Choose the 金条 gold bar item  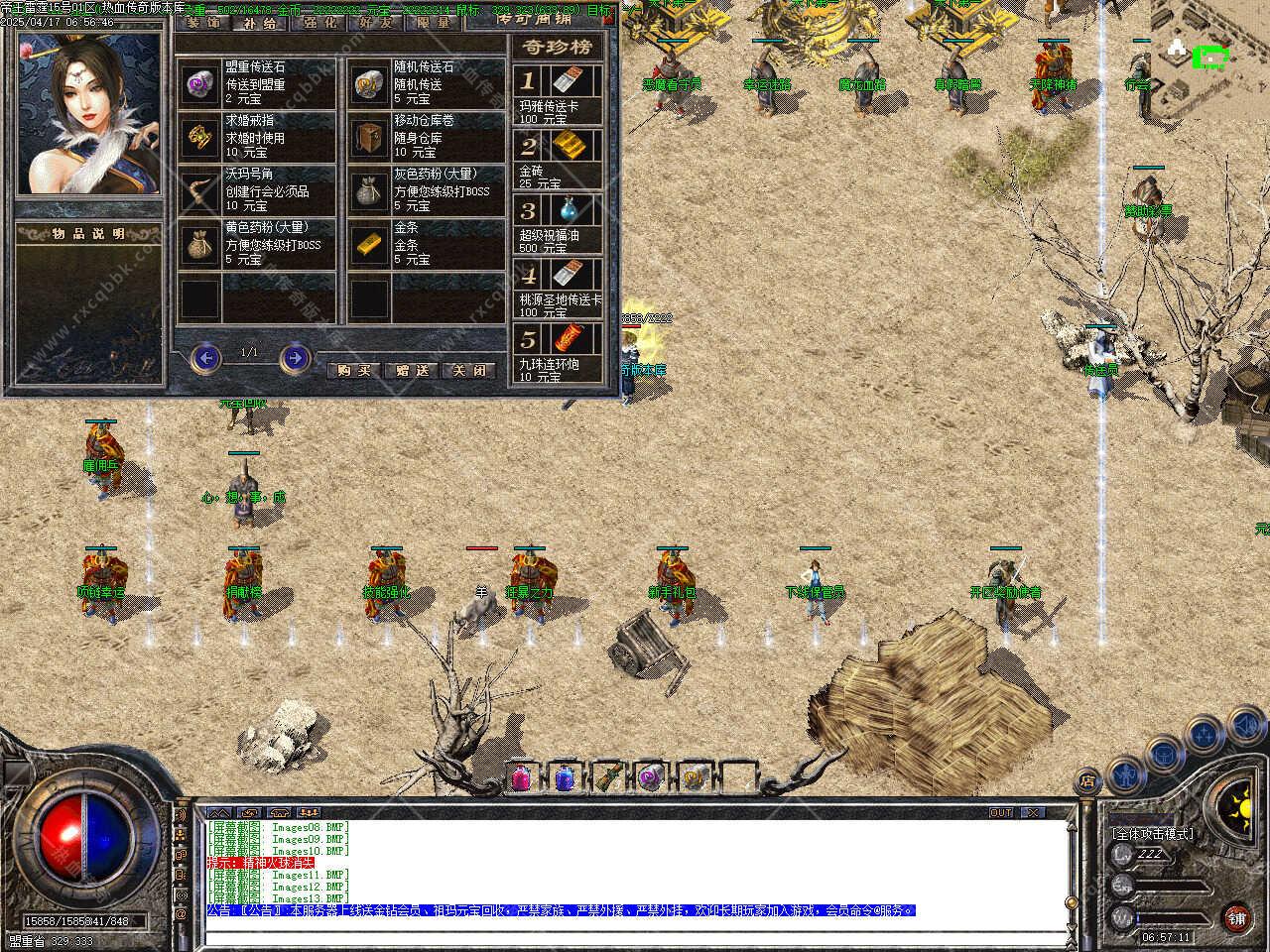click(x=427, y=244)
